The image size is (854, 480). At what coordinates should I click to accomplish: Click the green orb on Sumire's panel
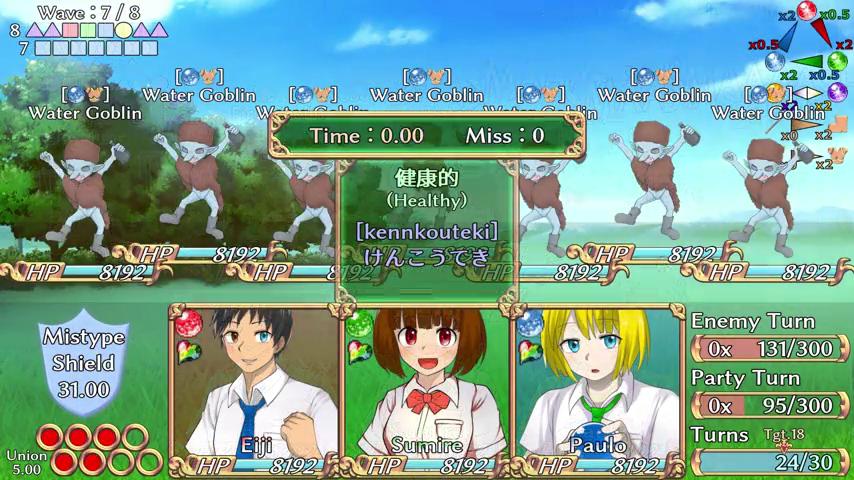pyautogui.click(x=360, y=324)
